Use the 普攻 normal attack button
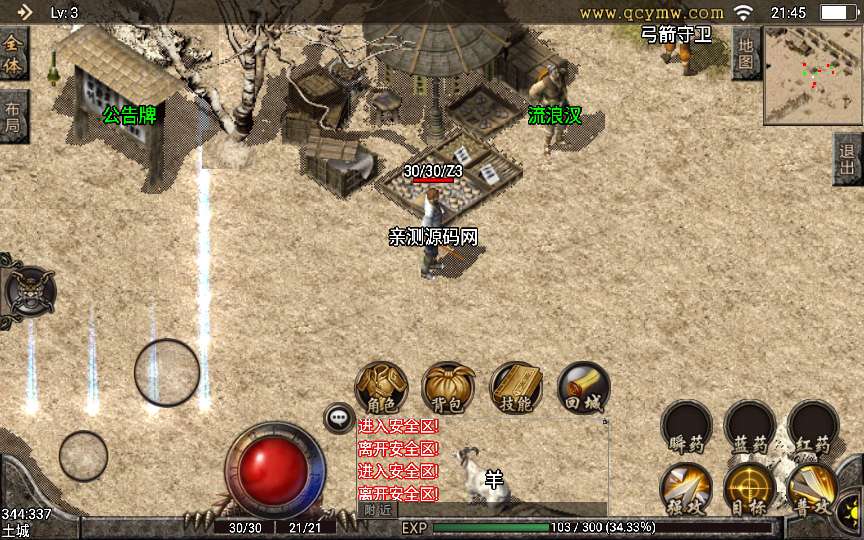Viewport: 864px width, 540px height. click(812, 490)
